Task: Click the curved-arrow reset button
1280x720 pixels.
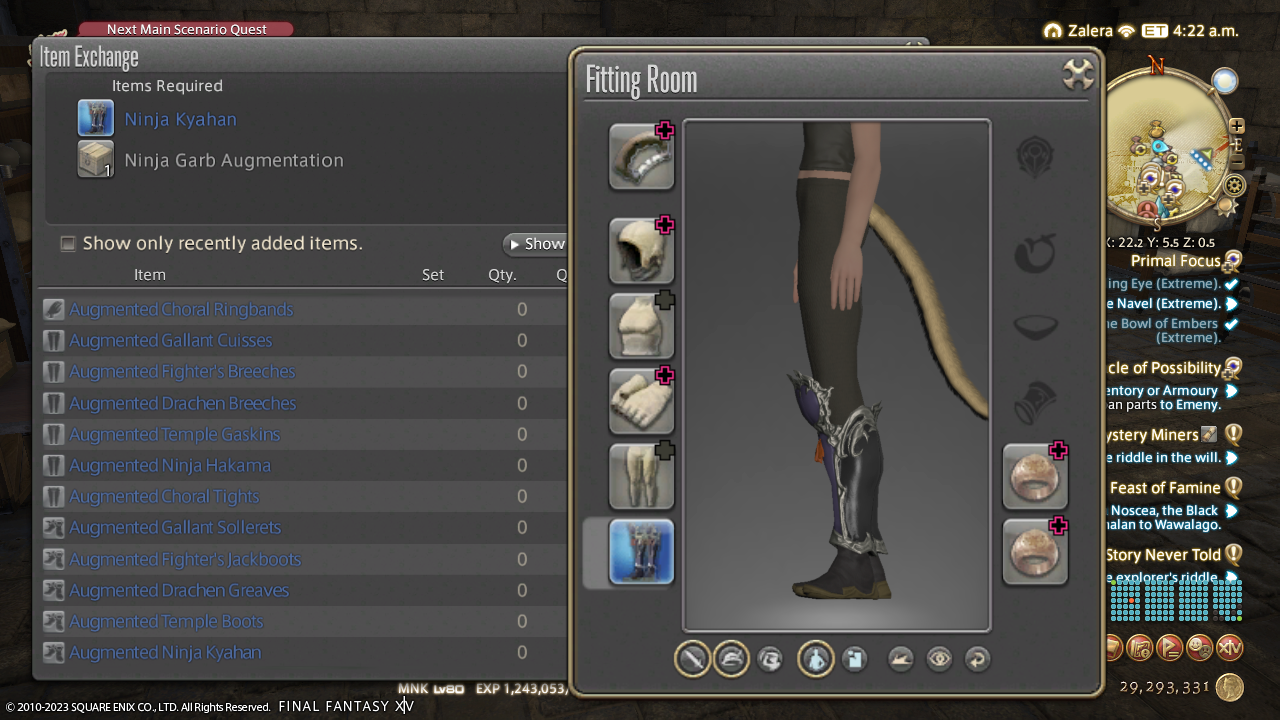Action: (x=977, y=659)
